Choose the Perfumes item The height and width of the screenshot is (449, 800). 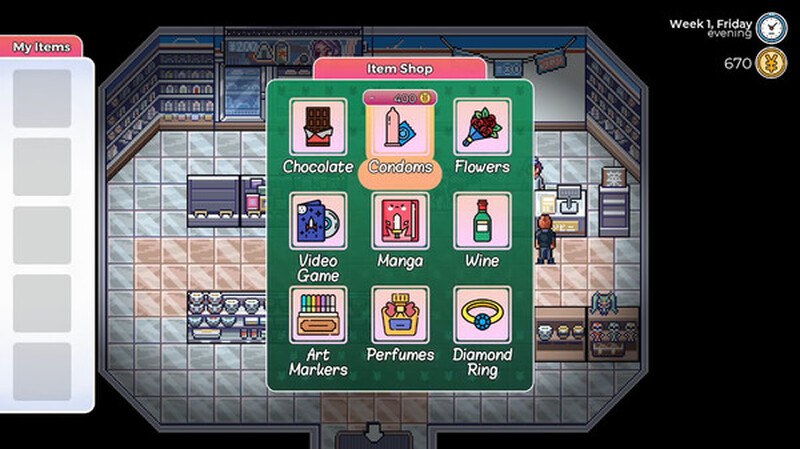400,315
